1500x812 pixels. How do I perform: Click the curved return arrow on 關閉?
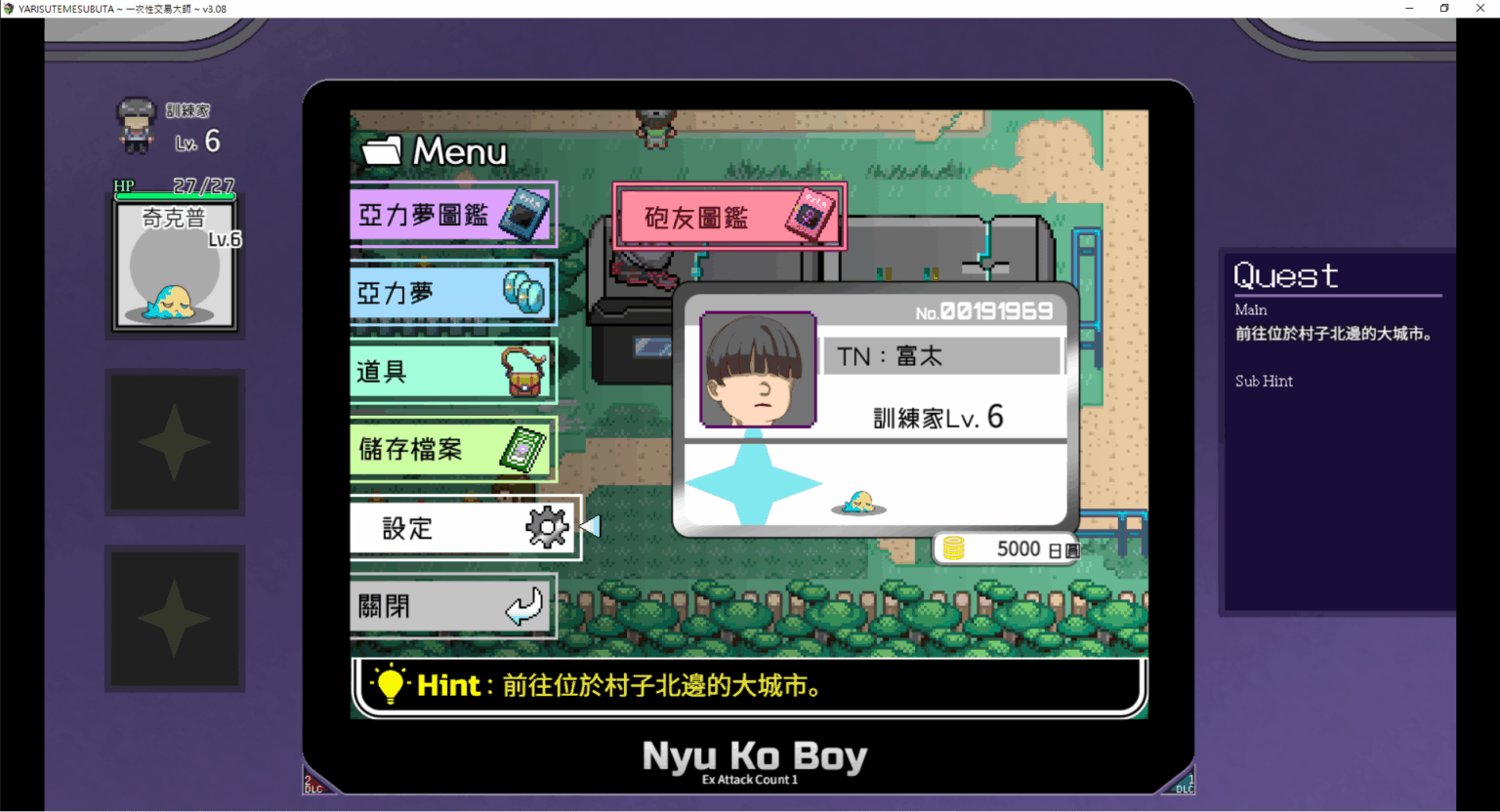pos(522,605)
